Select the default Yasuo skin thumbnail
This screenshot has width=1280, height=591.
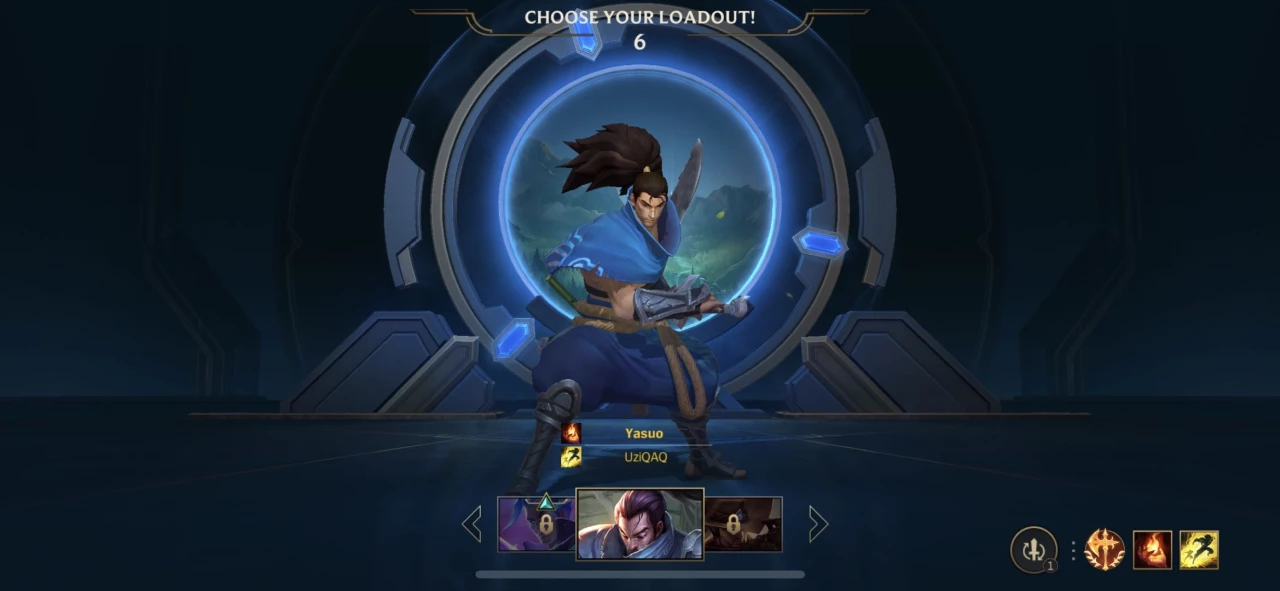tap(640, 523)
